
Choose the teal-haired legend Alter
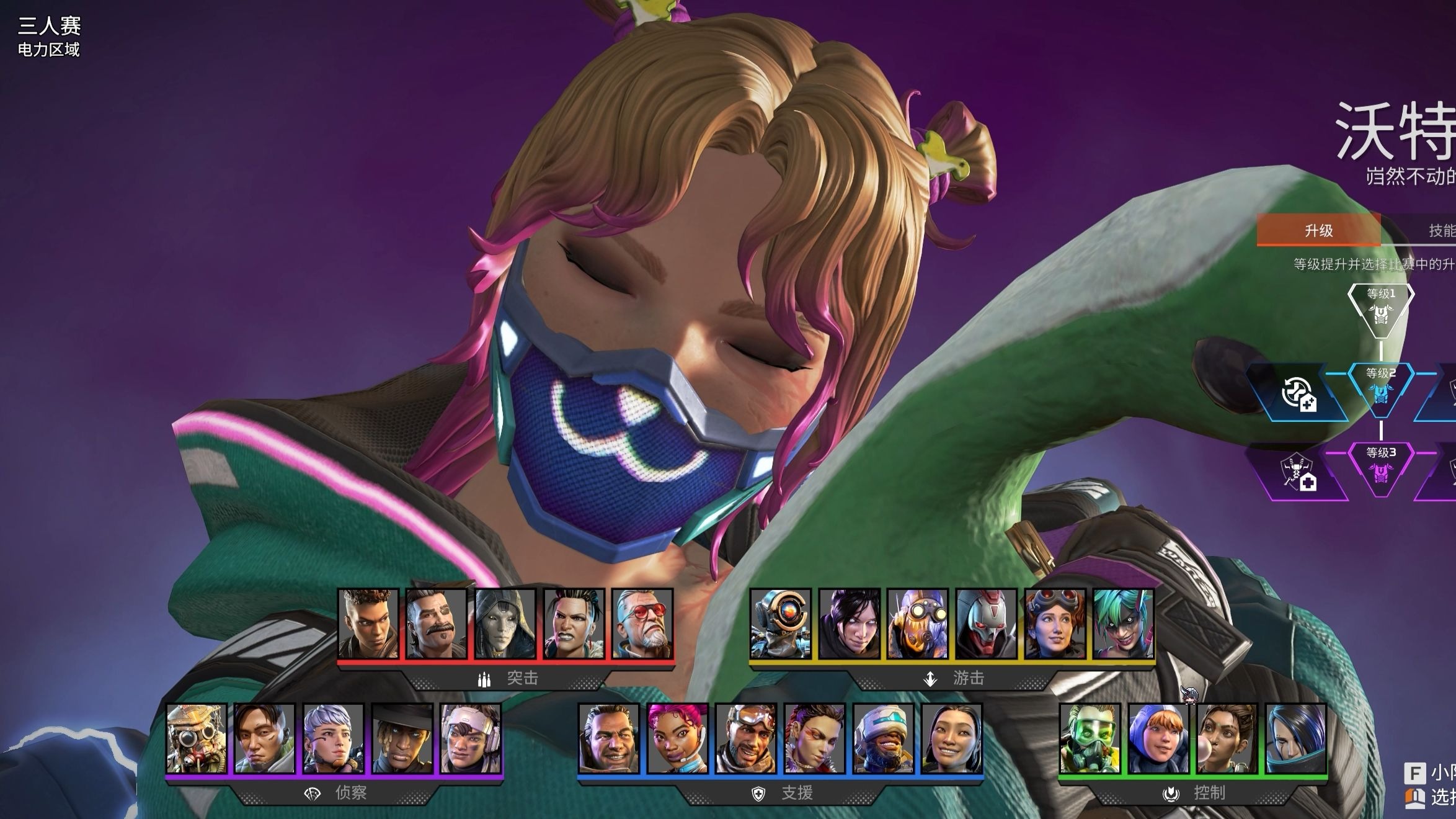(1123, 624)
